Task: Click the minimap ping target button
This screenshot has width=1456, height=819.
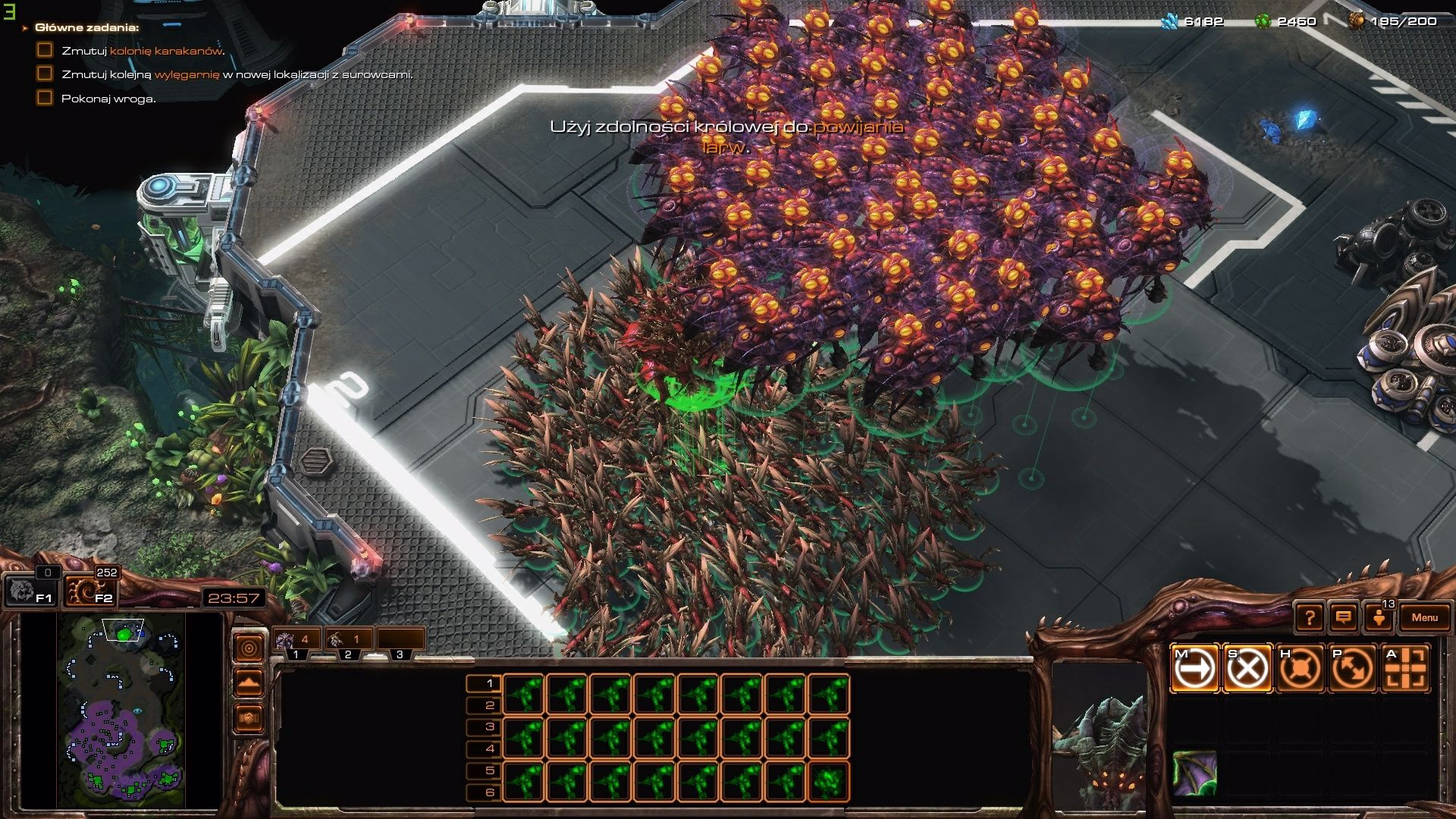Action: click(249, 648)
